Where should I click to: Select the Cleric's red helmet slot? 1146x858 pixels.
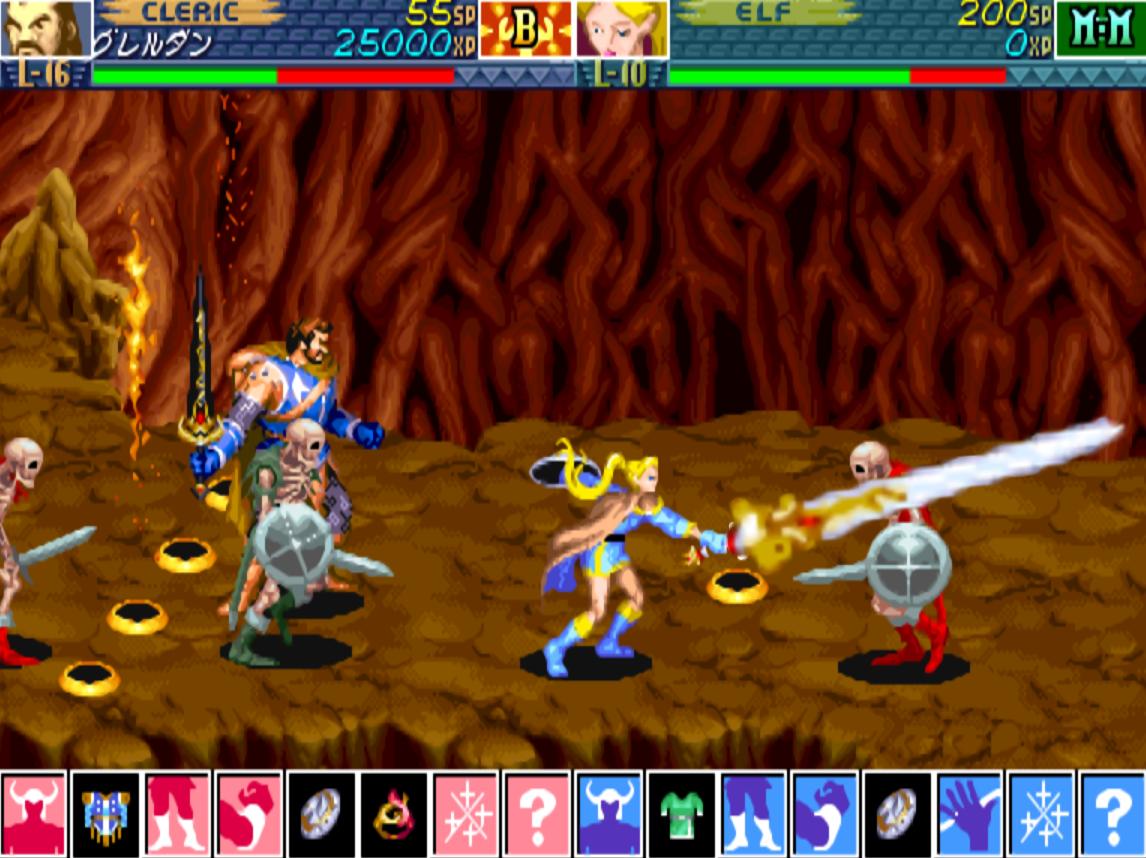(33, 814)
